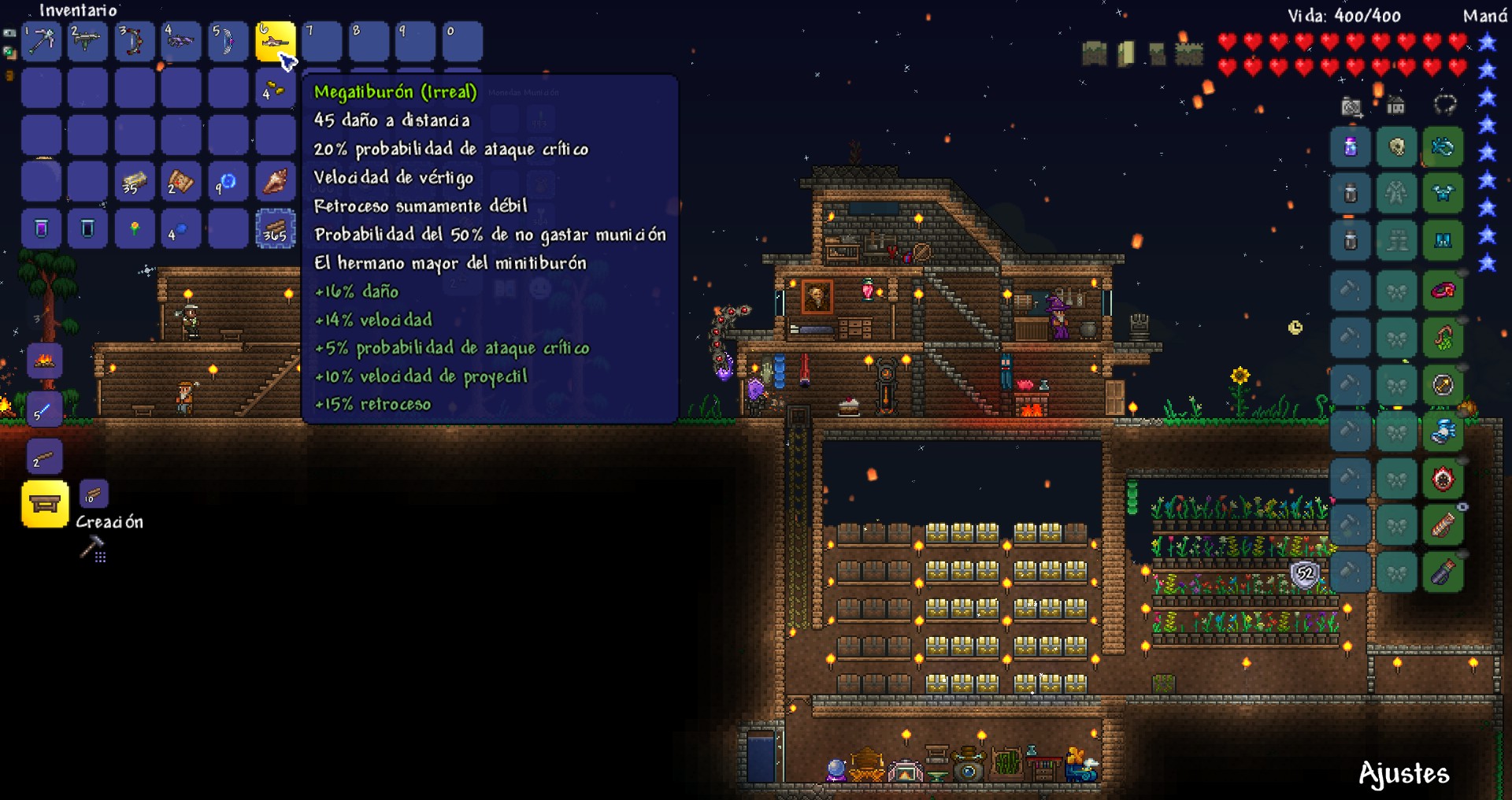
Task: Select the gold coins slot
Action: point(275,89)
